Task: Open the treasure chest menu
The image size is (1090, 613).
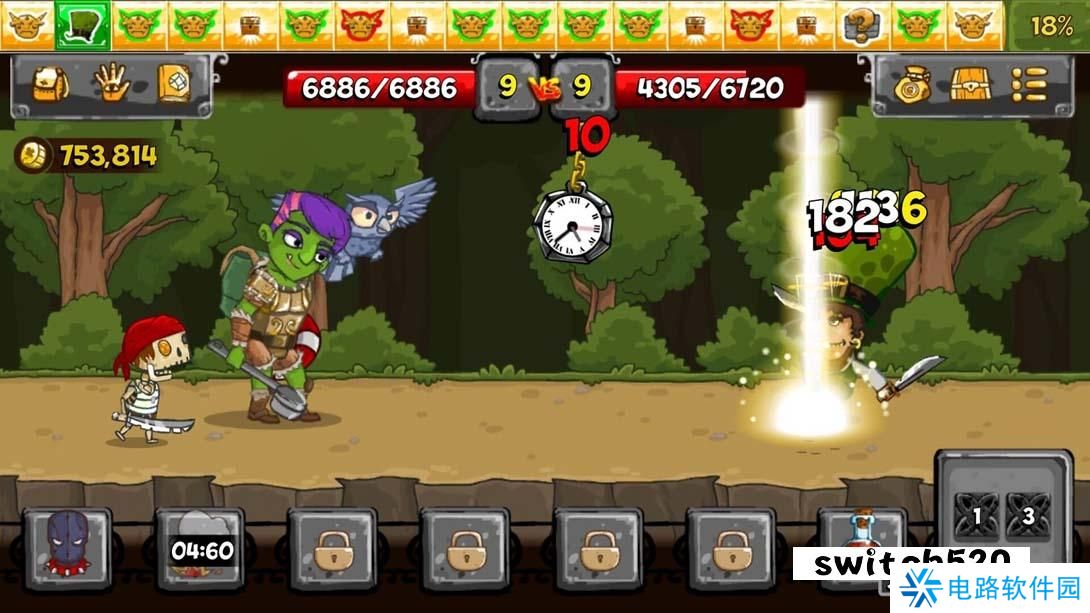Action: coord(970,86)
